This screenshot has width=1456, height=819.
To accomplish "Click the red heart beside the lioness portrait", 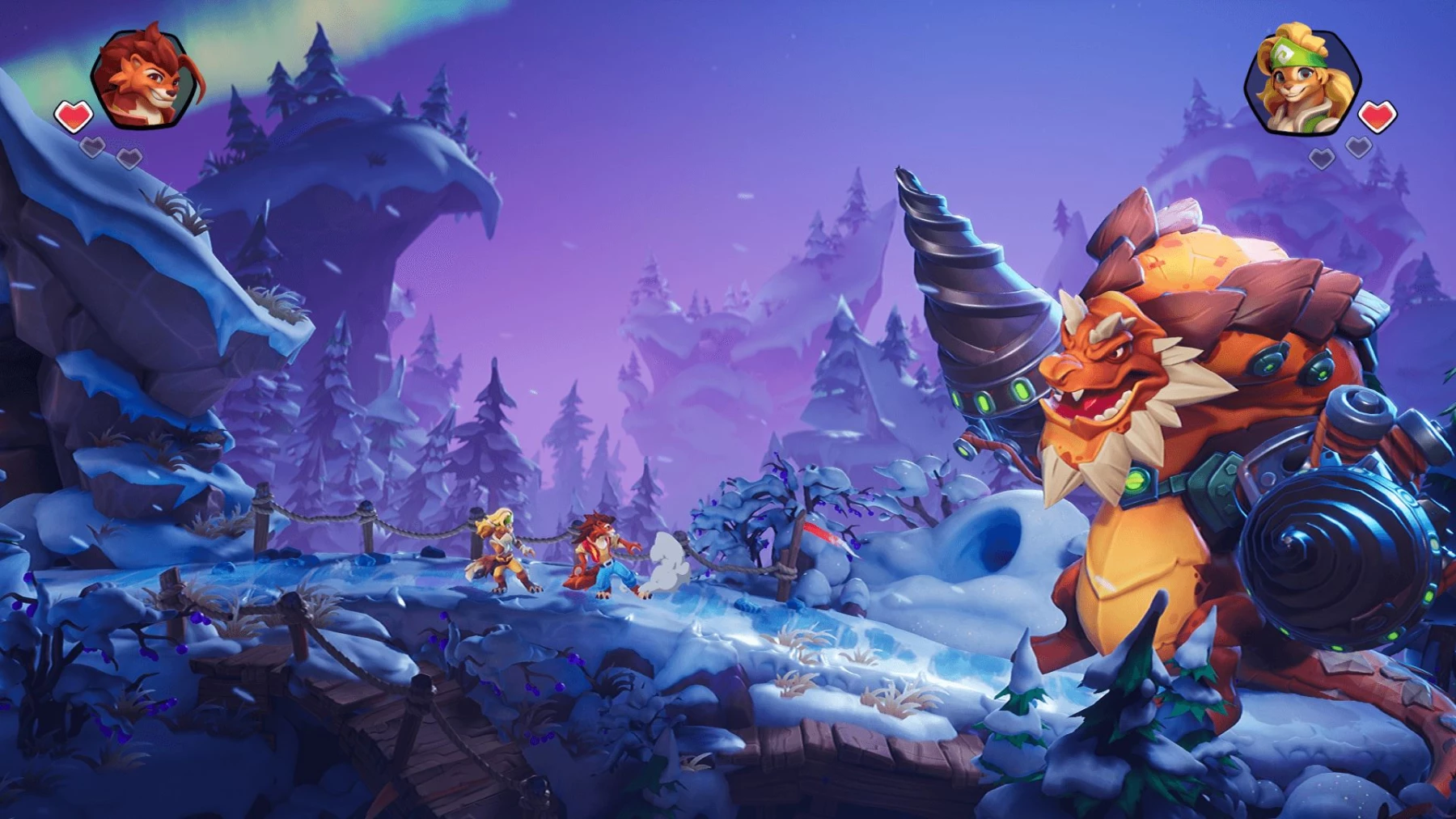I will pyautogui.click(x=1378, y=115).
